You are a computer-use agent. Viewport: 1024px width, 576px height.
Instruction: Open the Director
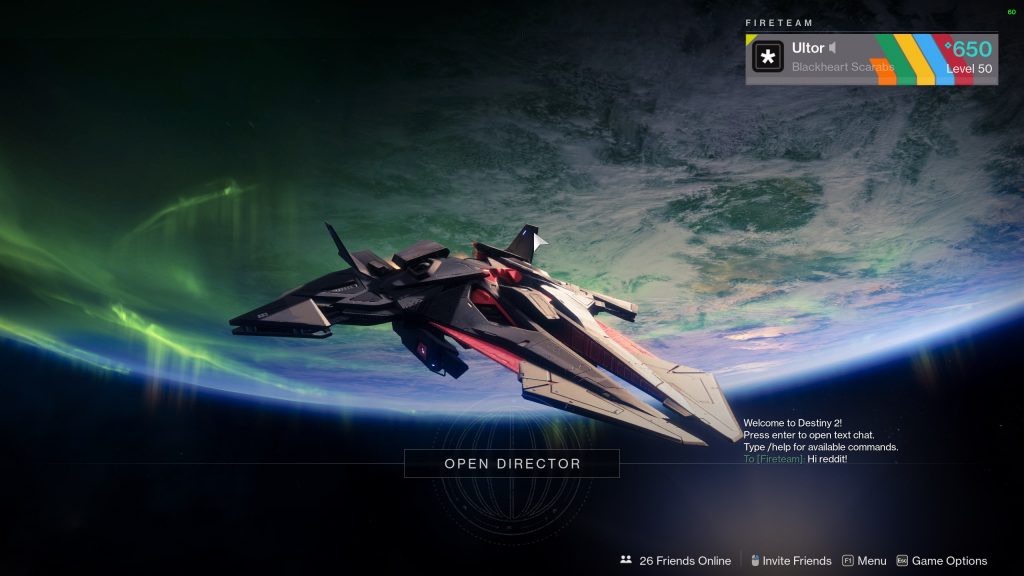tap(512, 464)
